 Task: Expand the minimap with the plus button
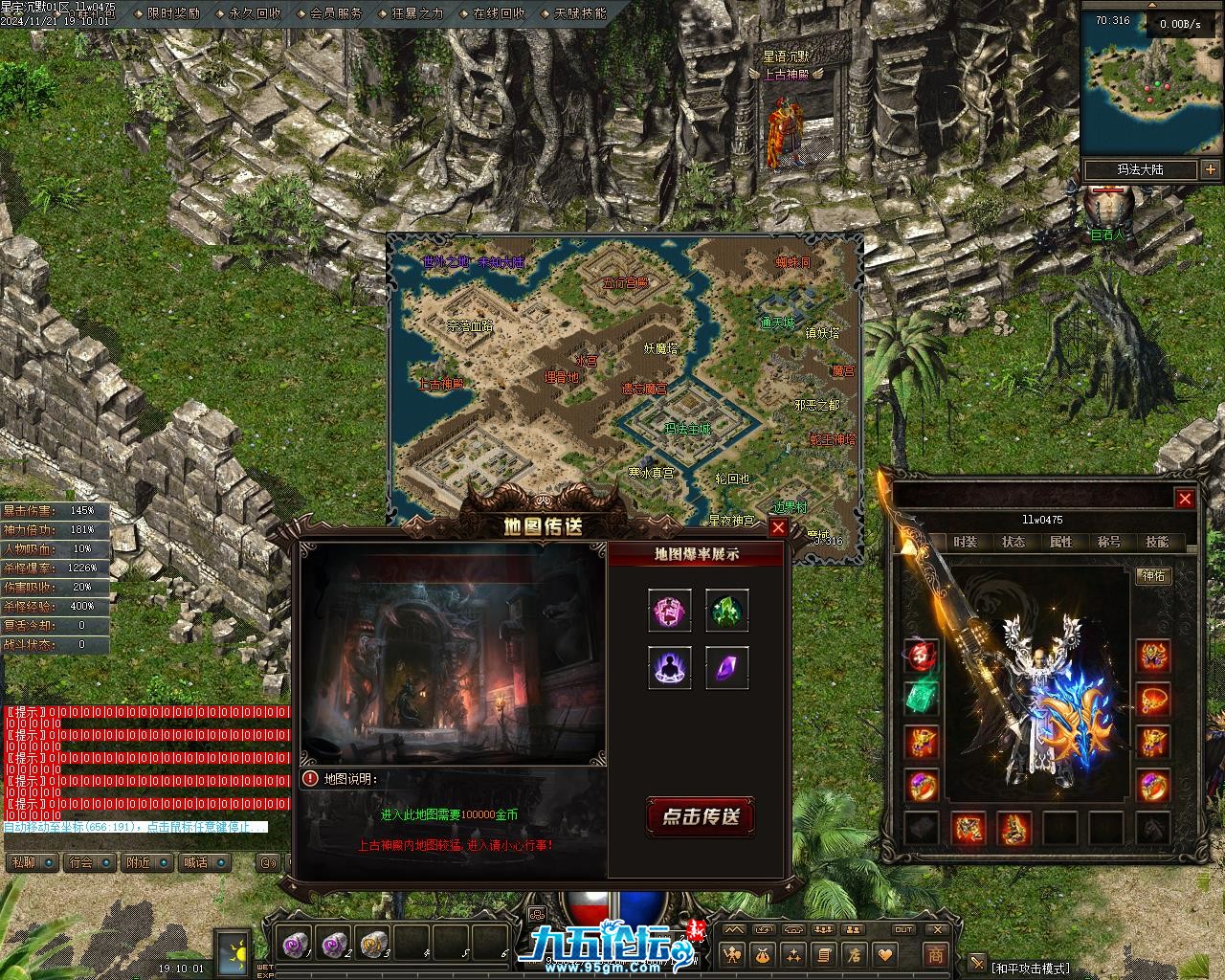click(1211, 169)
